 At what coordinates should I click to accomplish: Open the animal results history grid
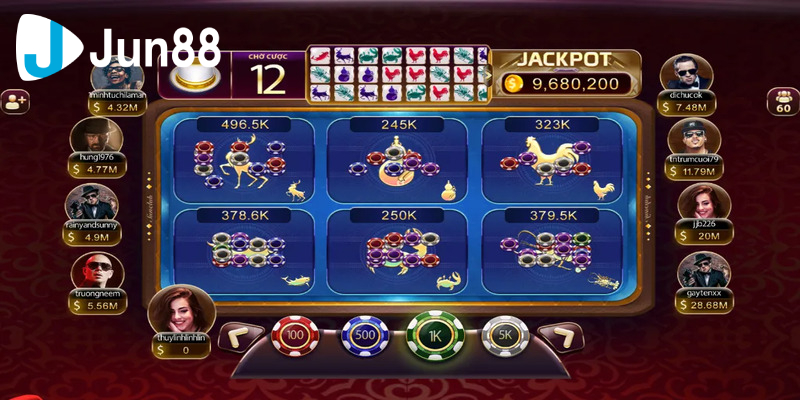[398, 72]
